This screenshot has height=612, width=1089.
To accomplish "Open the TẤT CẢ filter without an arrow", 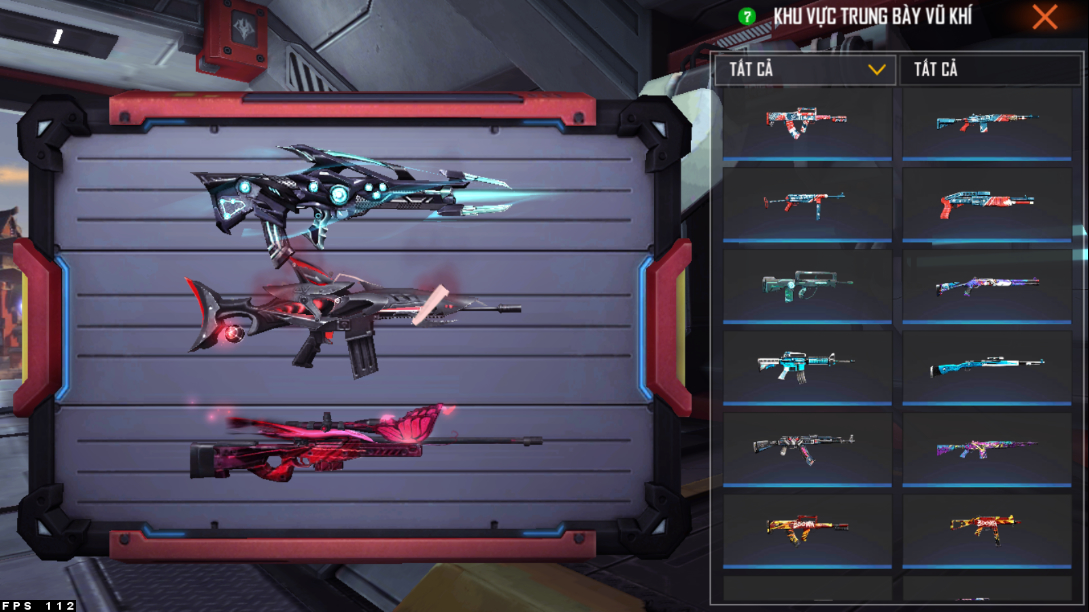I will point(990,70).
